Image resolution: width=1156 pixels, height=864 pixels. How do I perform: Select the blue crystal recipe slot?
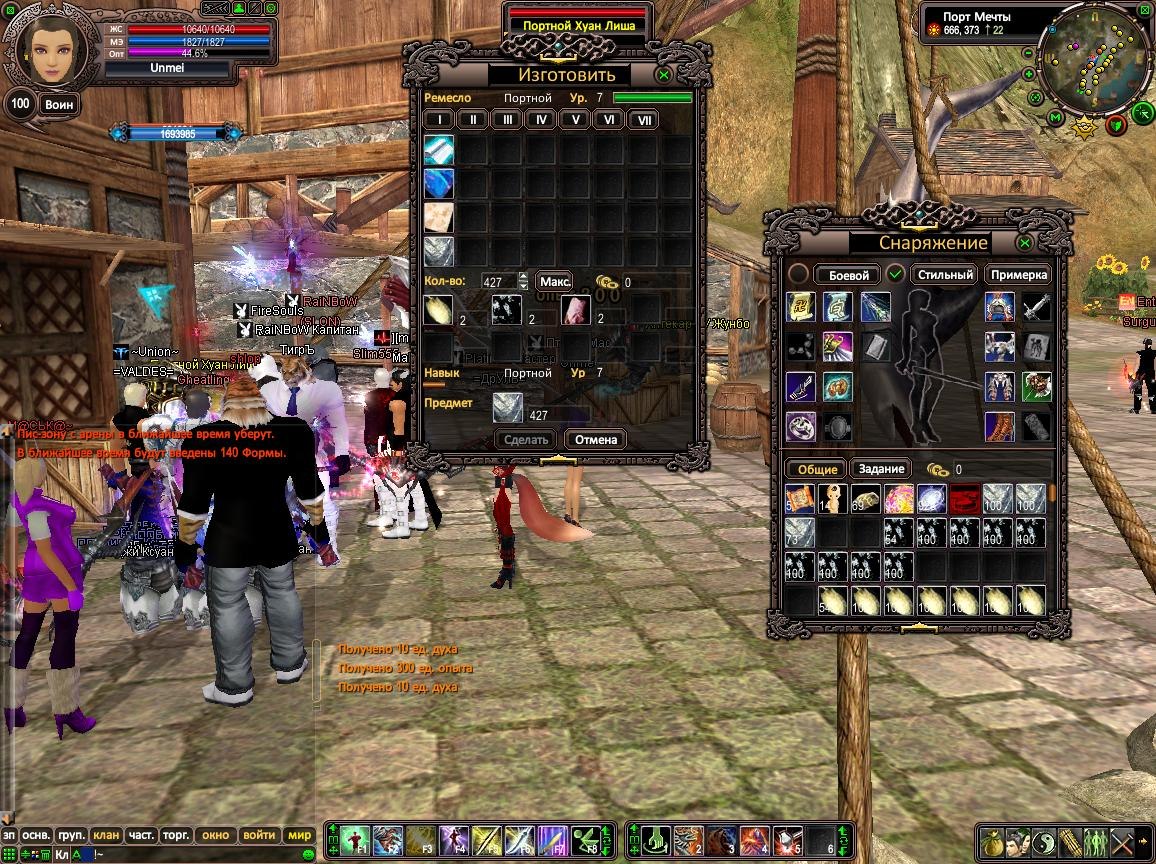[x=439, y=183]
